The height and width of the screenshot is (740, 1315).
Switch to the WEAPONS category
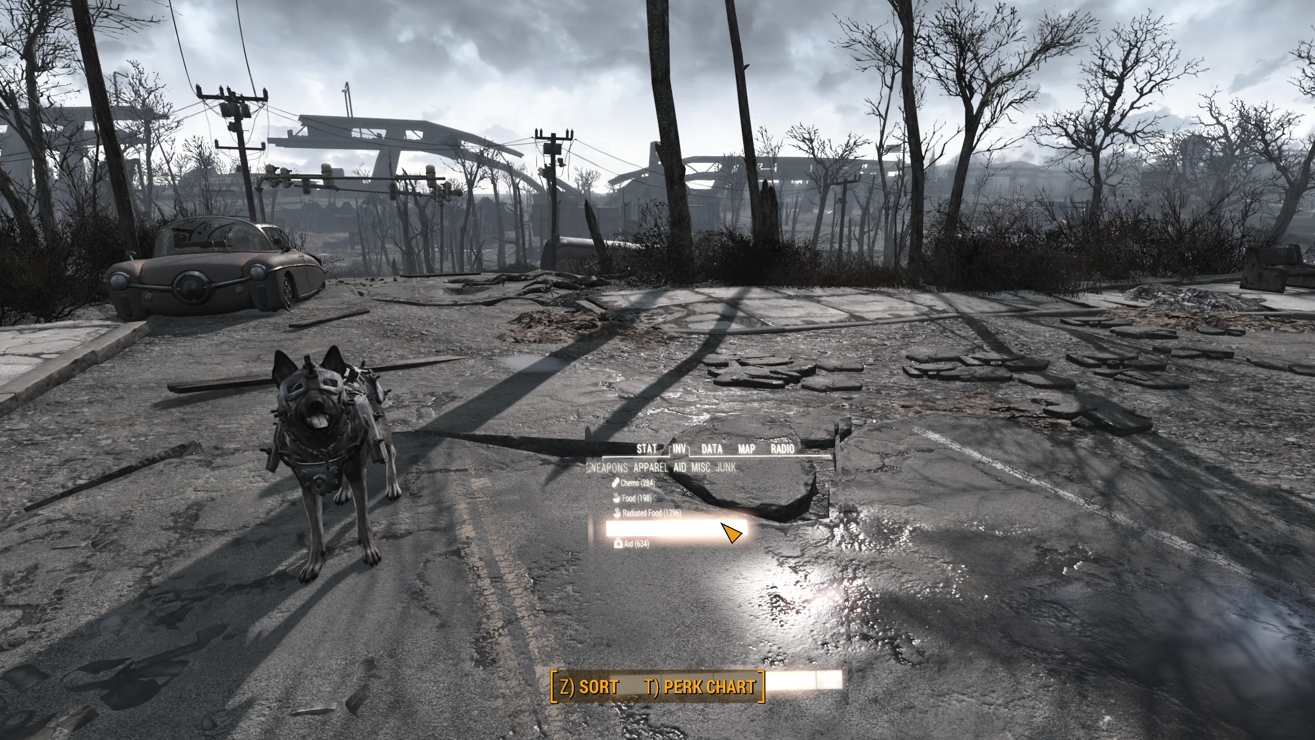pyautogui.click(x=608, y=467)
